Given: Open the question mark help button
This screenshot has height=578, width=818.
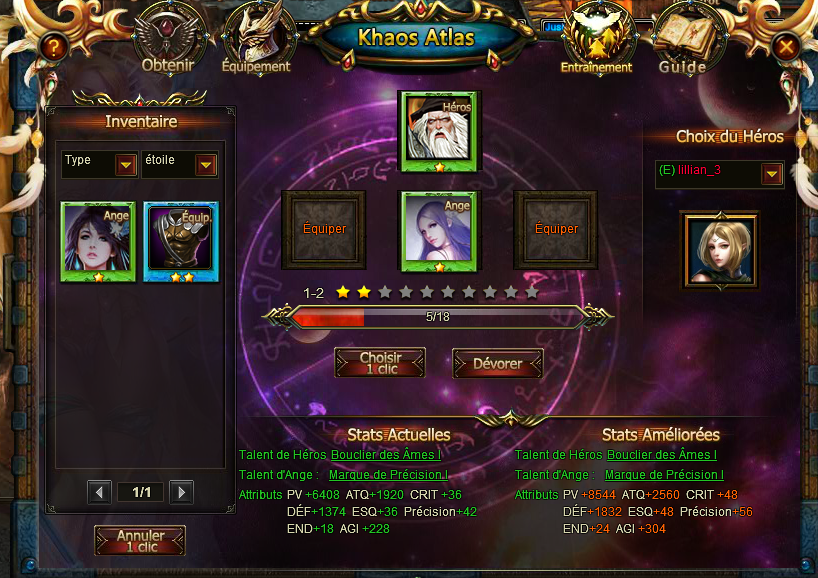Looking at the screenshot, I should [x=54, y=46].
